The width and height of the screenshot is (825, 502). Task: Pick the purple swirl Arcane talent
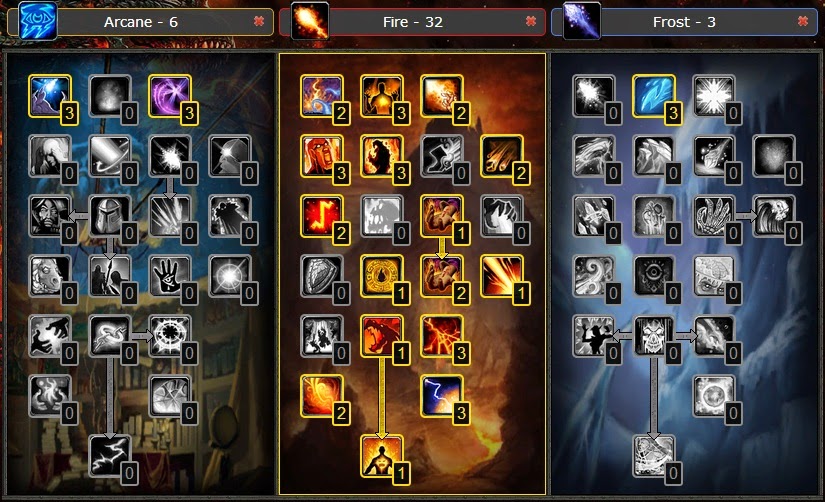coord(168,95)
